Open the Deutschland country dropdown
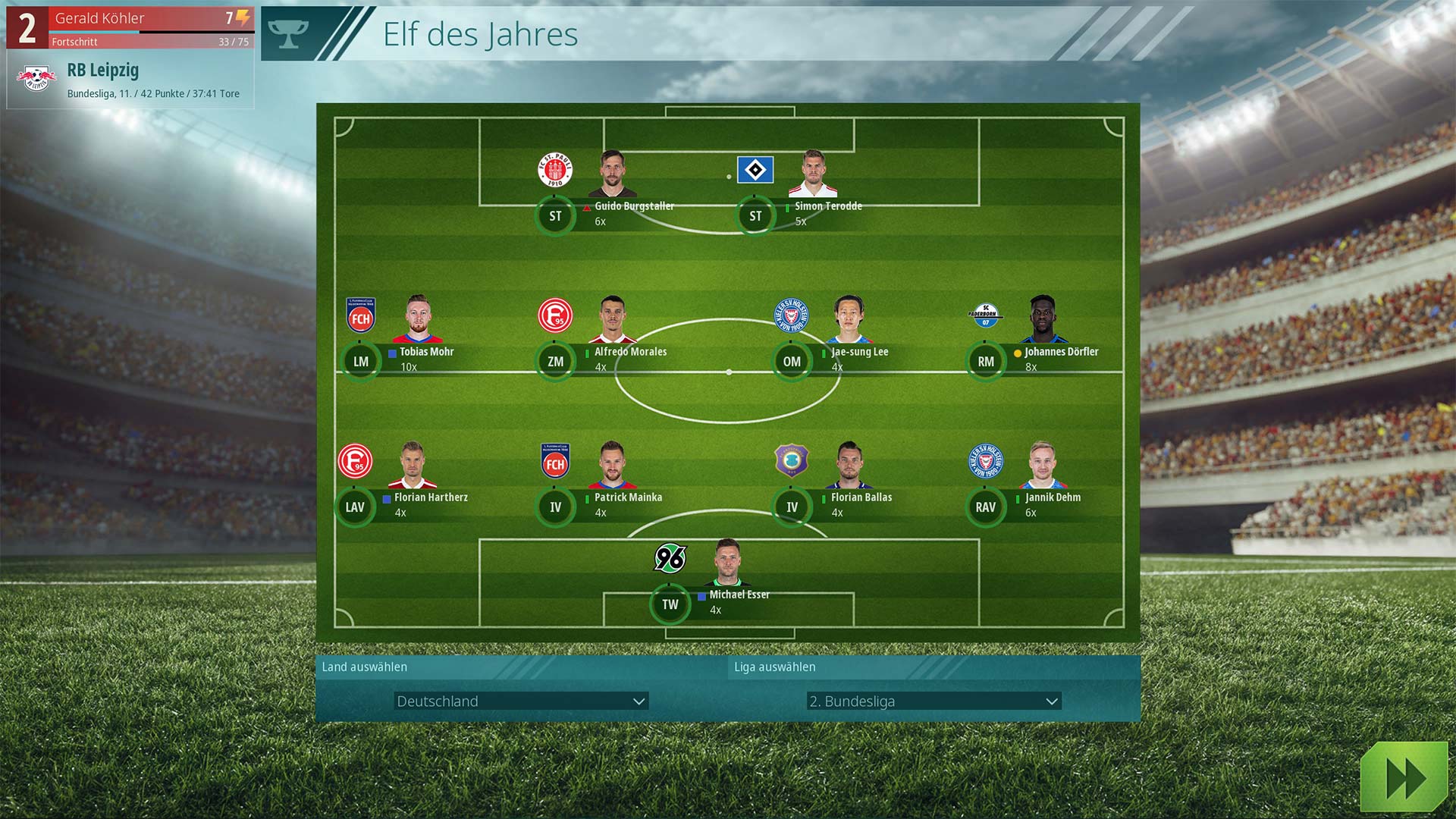The height and width of the screenshot is (819, 1456). pyautogui.click(x=520, y=701)
